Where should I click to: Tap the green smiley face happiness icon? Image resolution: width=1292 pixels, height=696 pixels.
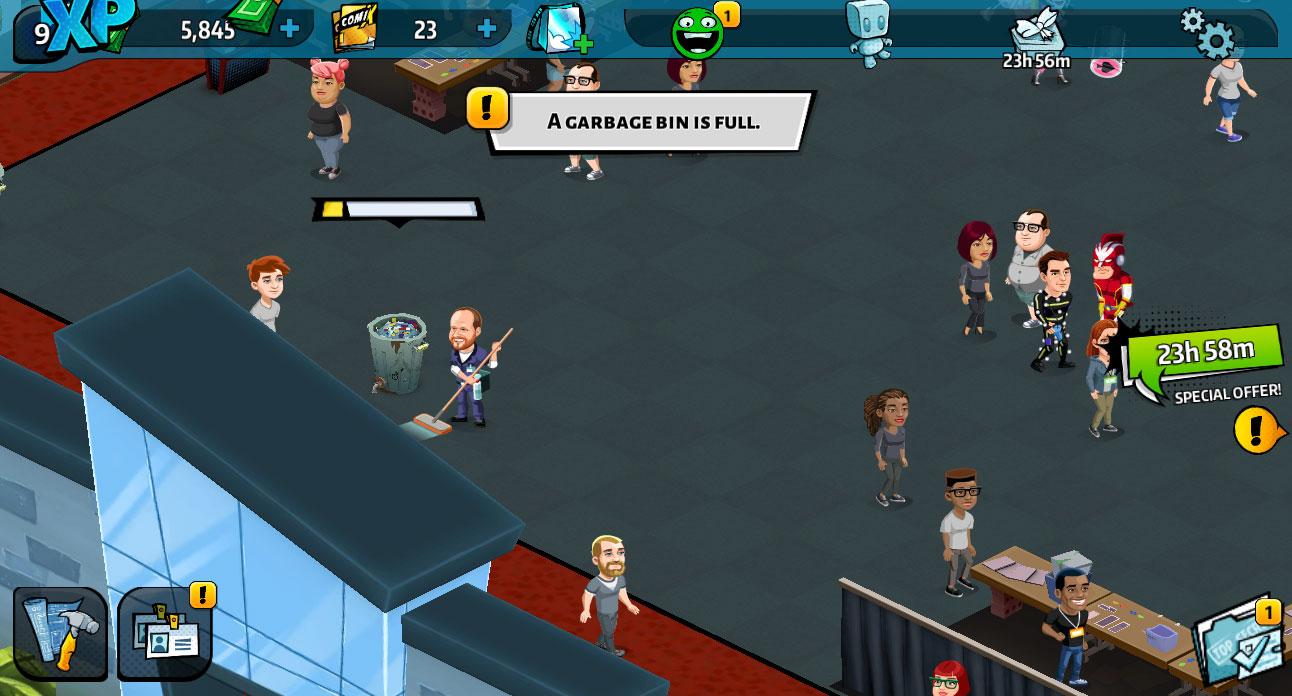click(698, 33)
